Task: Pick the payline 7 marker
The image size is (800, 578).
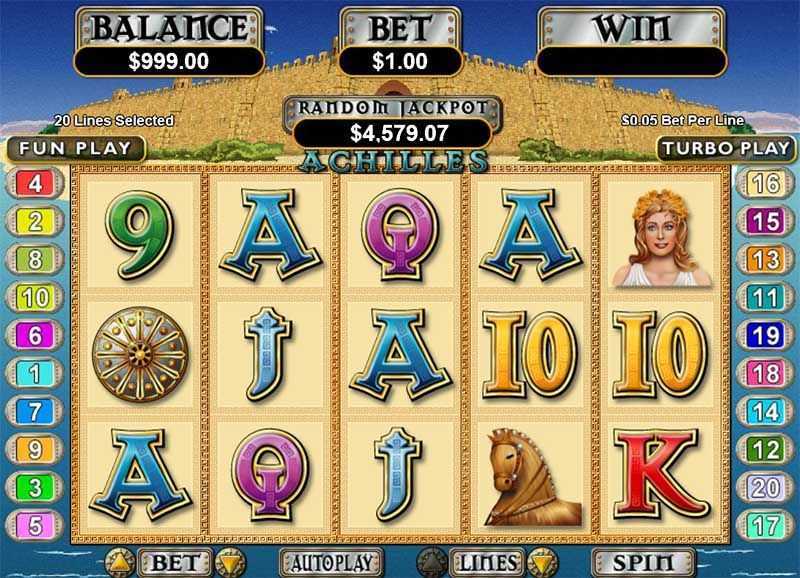Action: (x=34, y=411)
